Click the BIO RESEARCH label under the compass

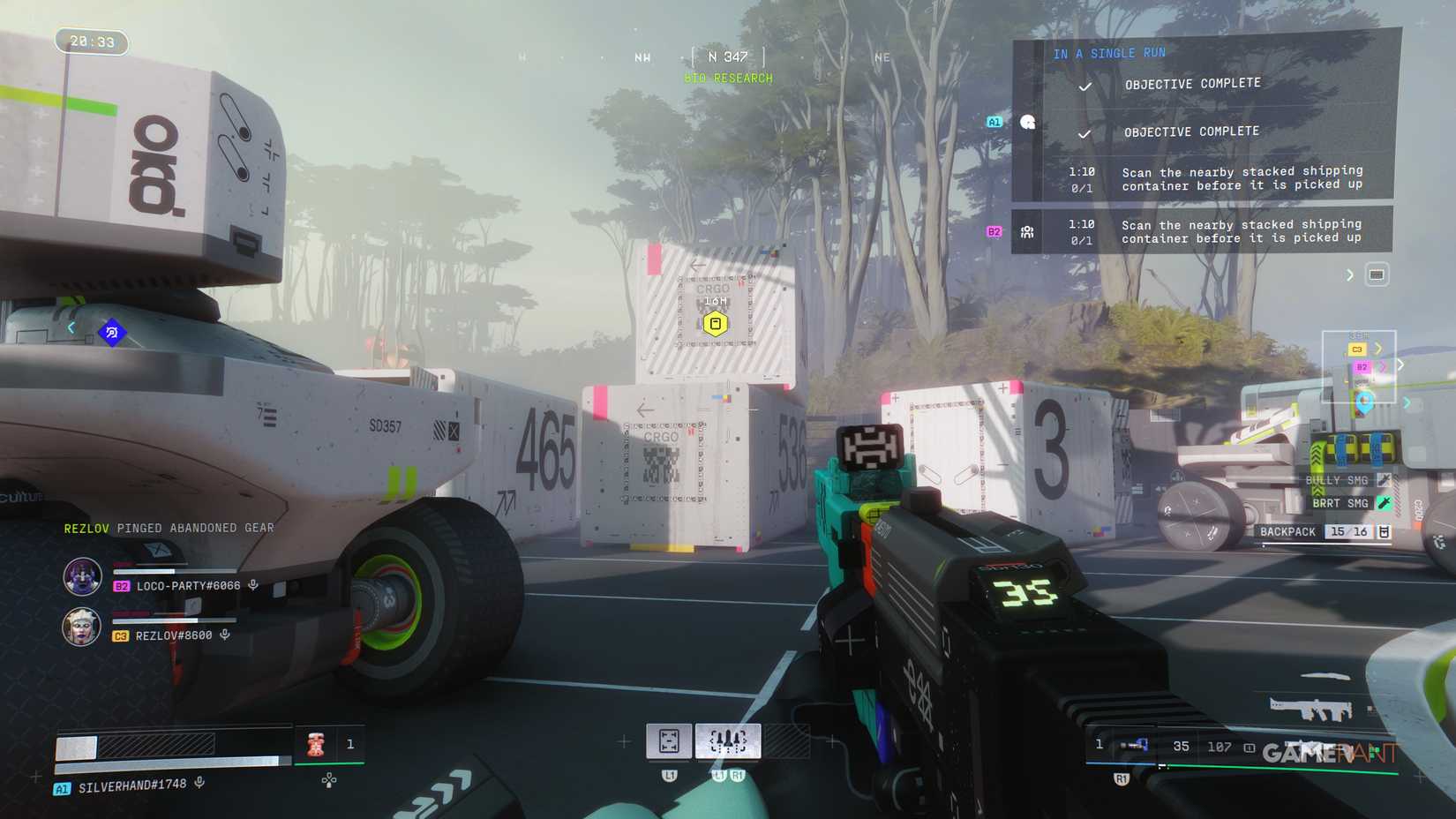click(x=728, y=78)
